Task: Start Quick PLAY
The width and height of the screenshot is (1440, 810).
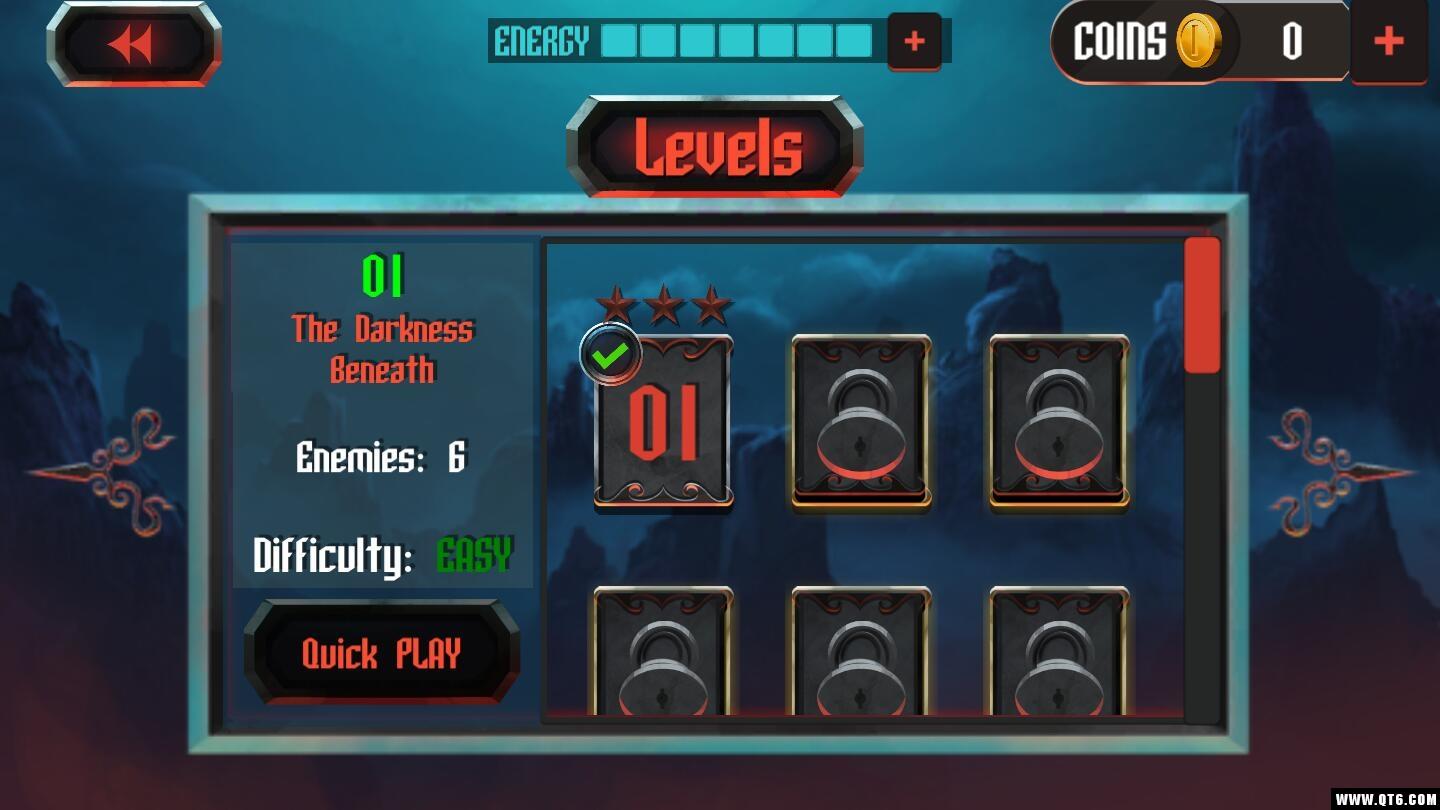Action: 381,654
